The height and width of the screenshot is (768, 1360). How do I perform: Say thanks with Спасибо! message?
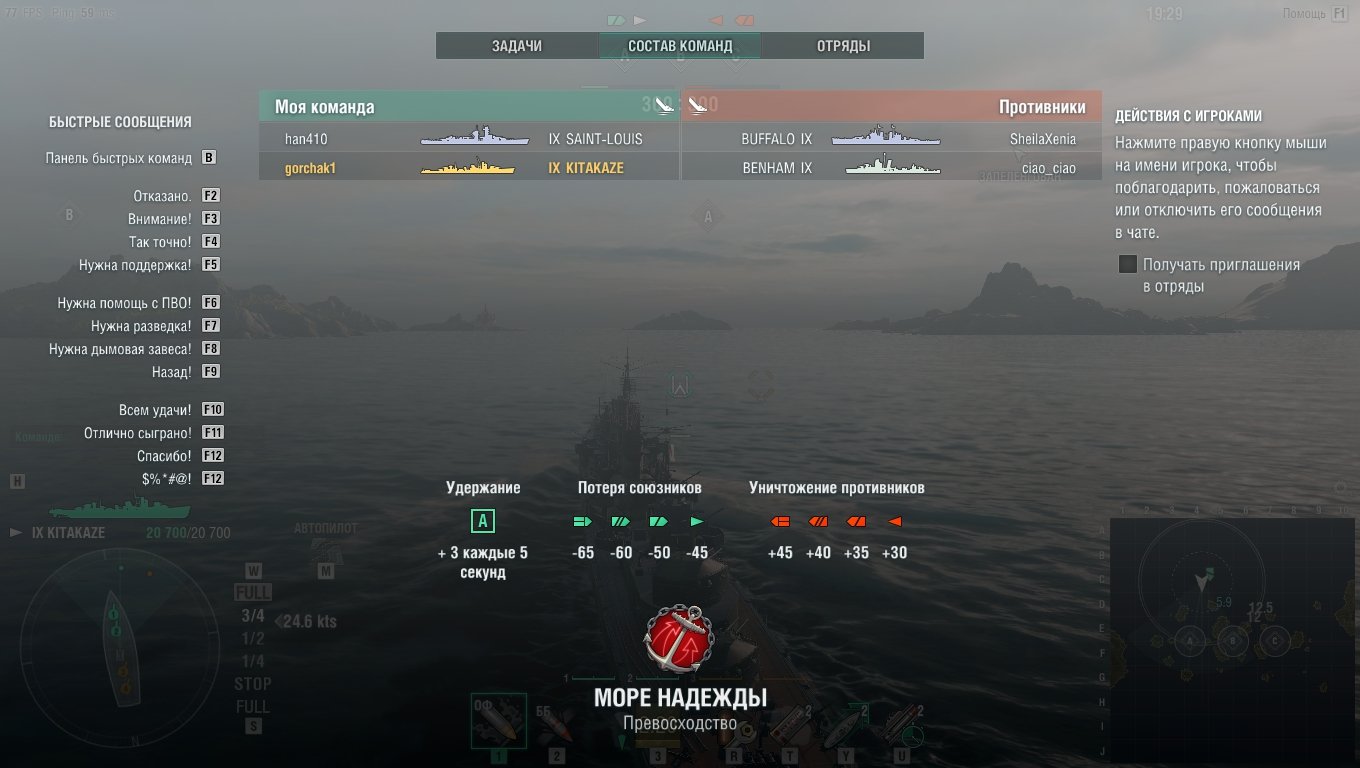[164, 456]
